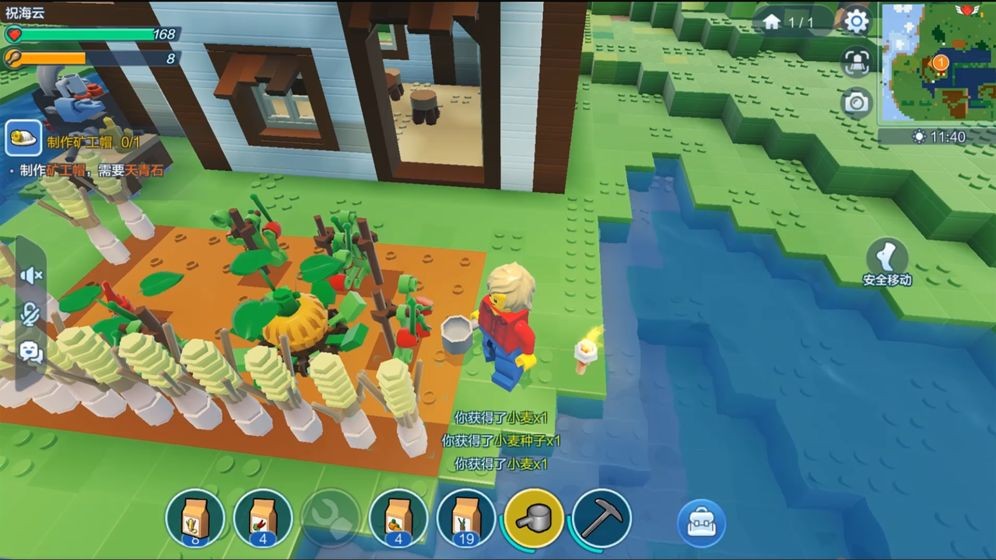
Task: Open the world minimap
Action: click(936, 62)
